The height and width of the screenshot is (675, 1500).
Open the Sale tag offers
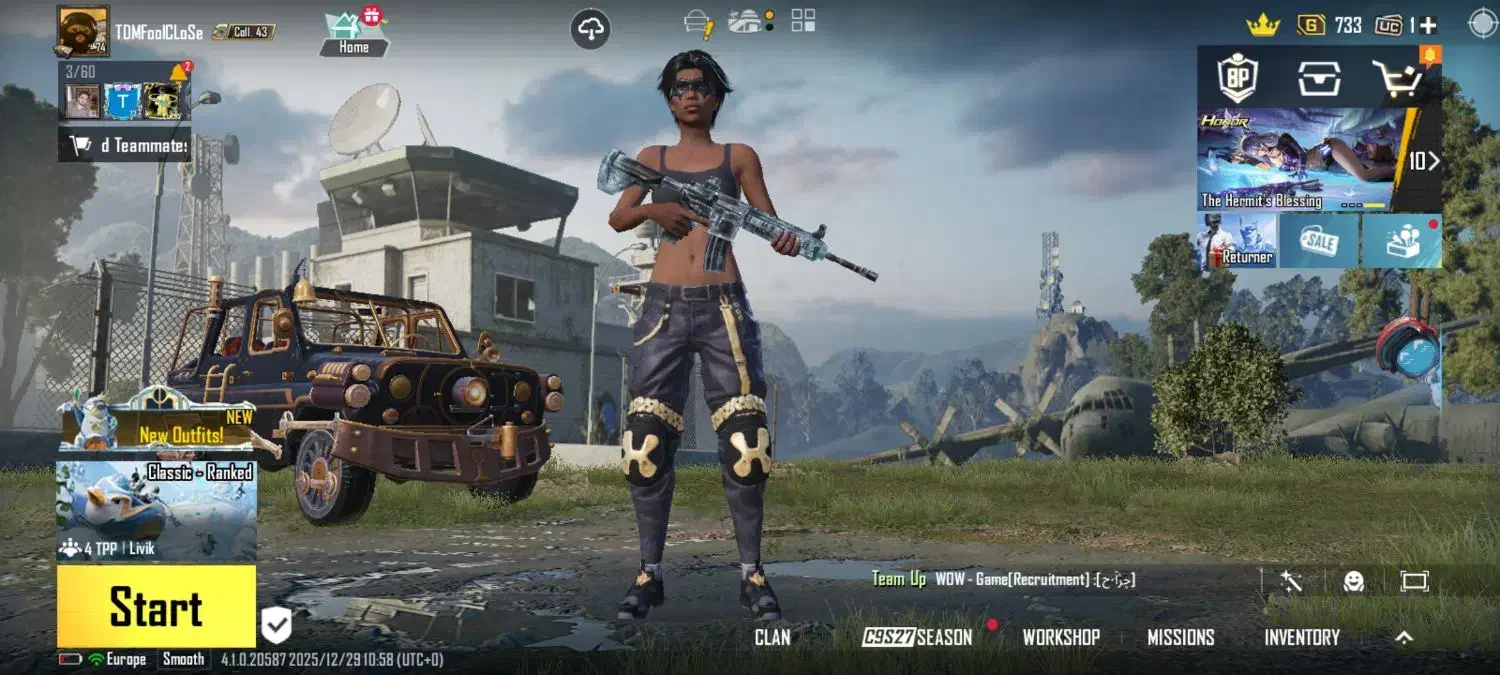pyautogui.click(x=1318, y=241)
